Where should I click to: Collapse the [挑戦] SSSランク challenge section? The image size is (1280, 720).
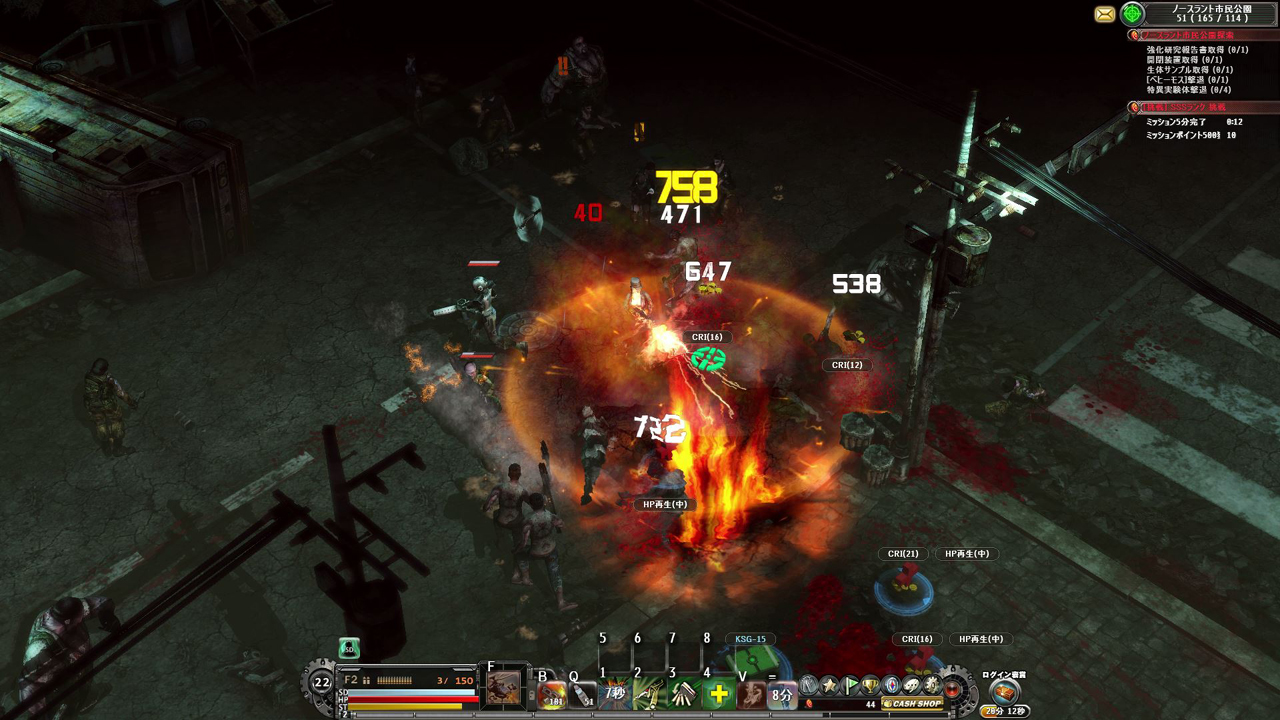[1186, 107]
